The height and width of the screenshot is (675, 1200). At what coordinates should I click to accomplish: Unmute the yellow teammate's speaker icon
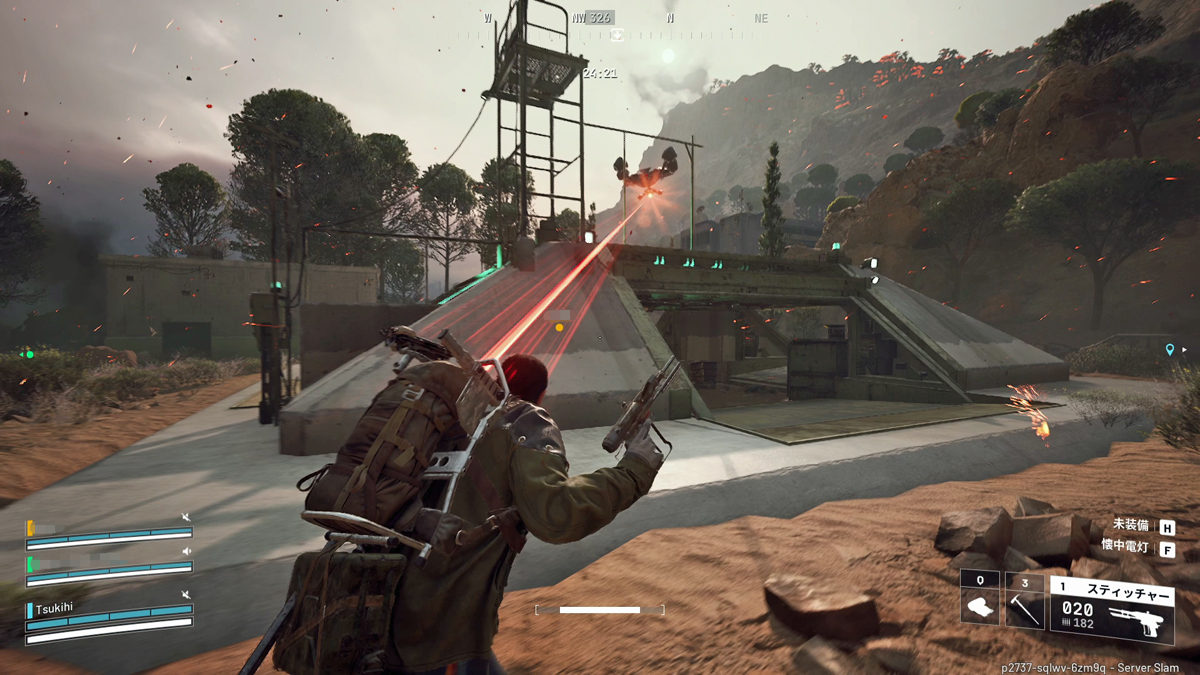pyautogui.click(x=185, y=517)
